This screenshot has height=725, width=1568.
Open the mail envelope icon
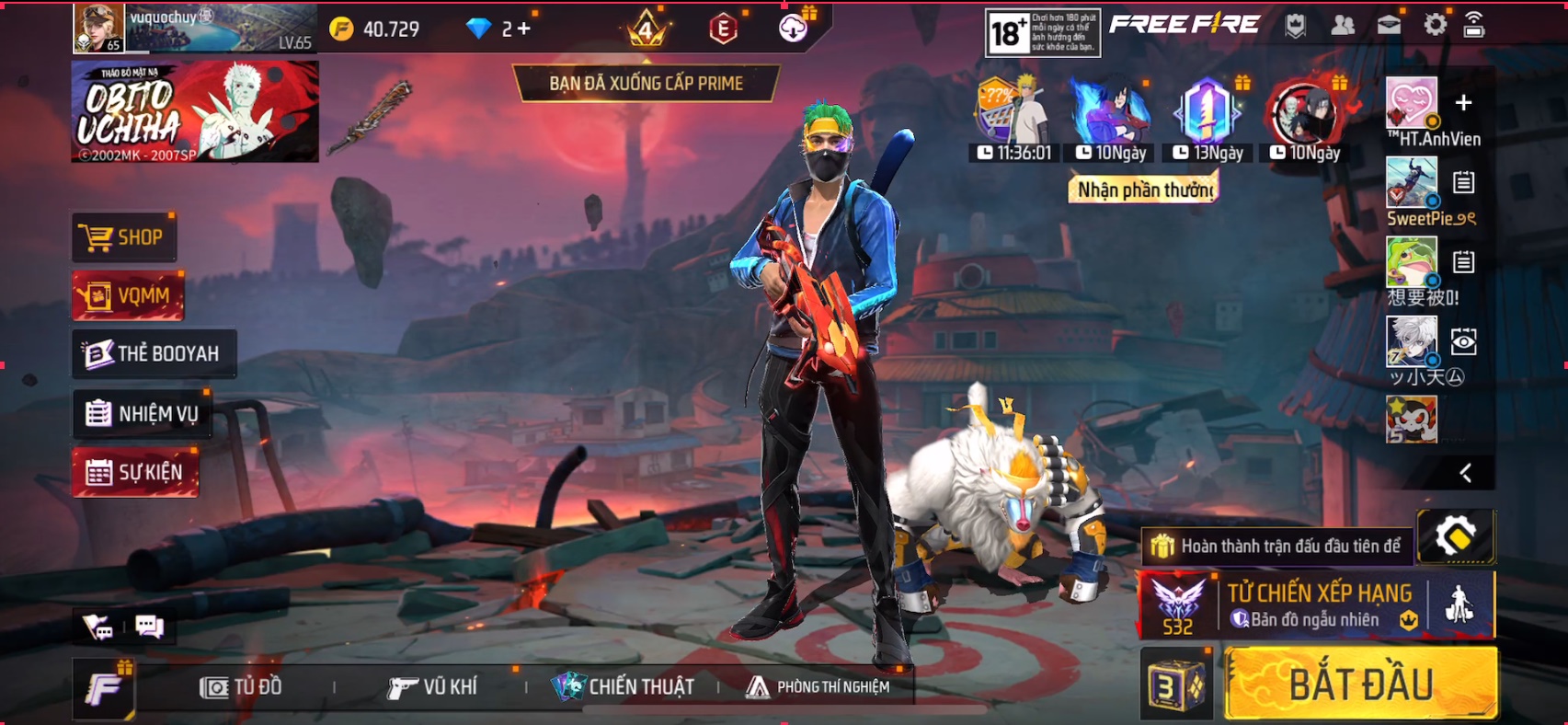coord(1389,26)
